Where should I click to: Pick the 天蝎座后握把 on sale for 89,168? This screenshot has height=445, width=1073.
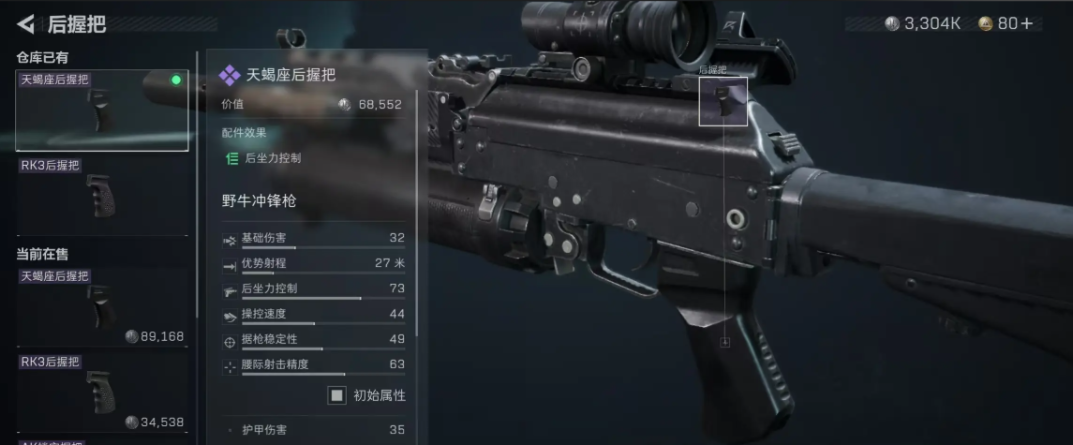101,307
